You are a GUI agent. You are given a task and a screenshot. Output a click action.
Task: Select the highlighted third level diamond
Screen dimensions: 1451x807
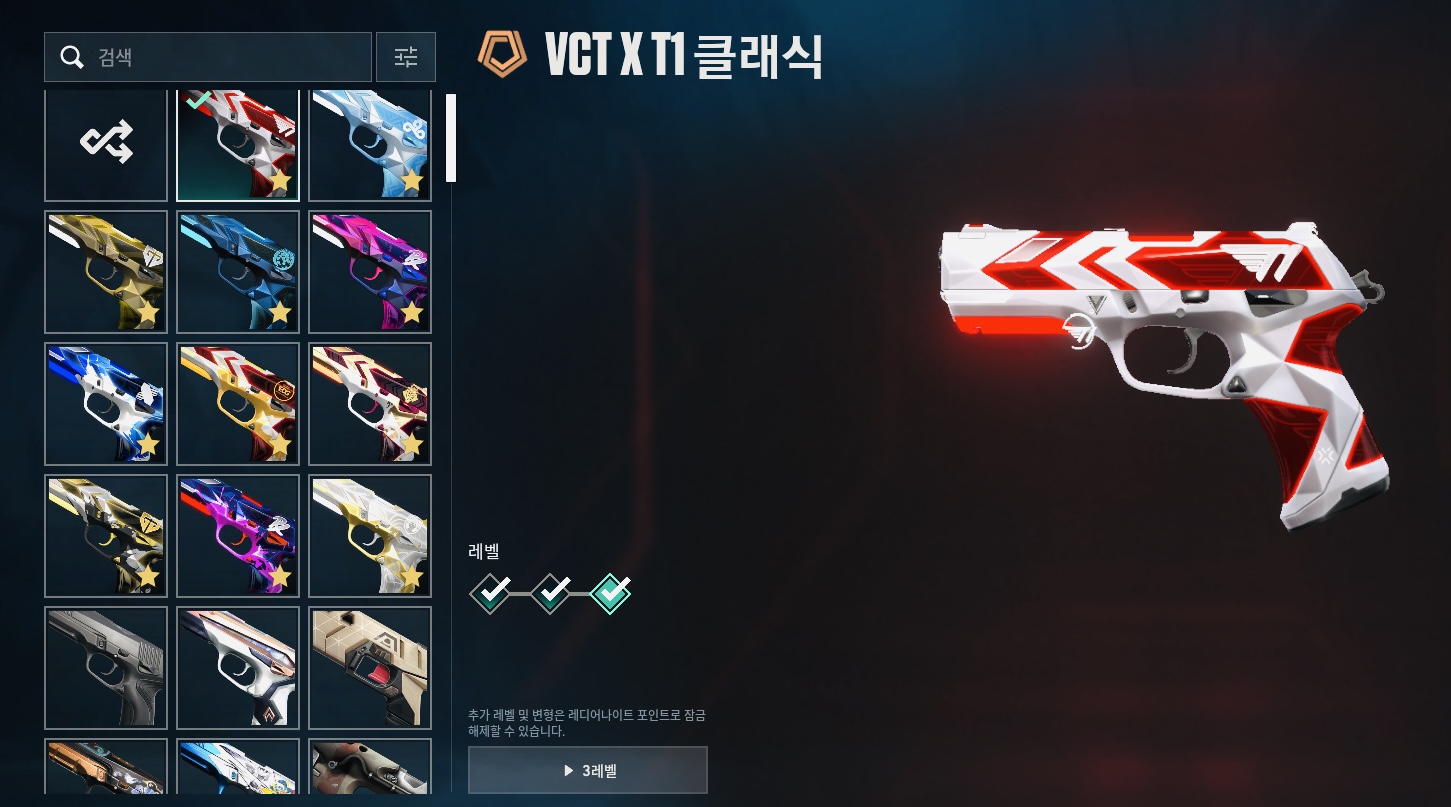click(611, 593)
